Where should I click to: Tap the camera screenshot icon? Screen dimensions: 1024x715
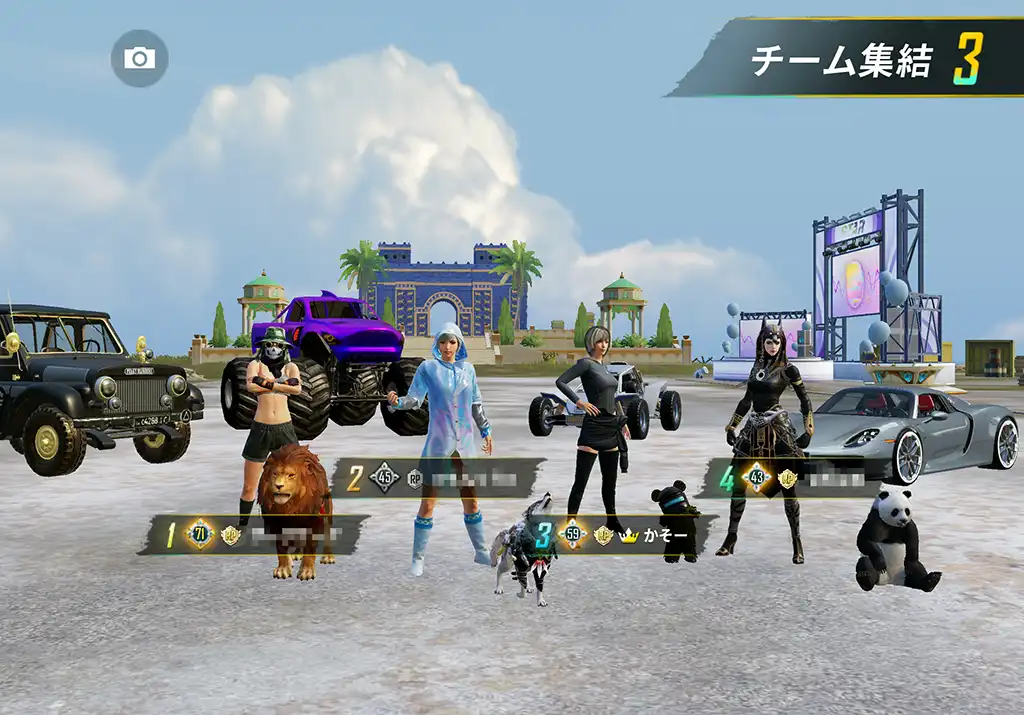point(139,58)
